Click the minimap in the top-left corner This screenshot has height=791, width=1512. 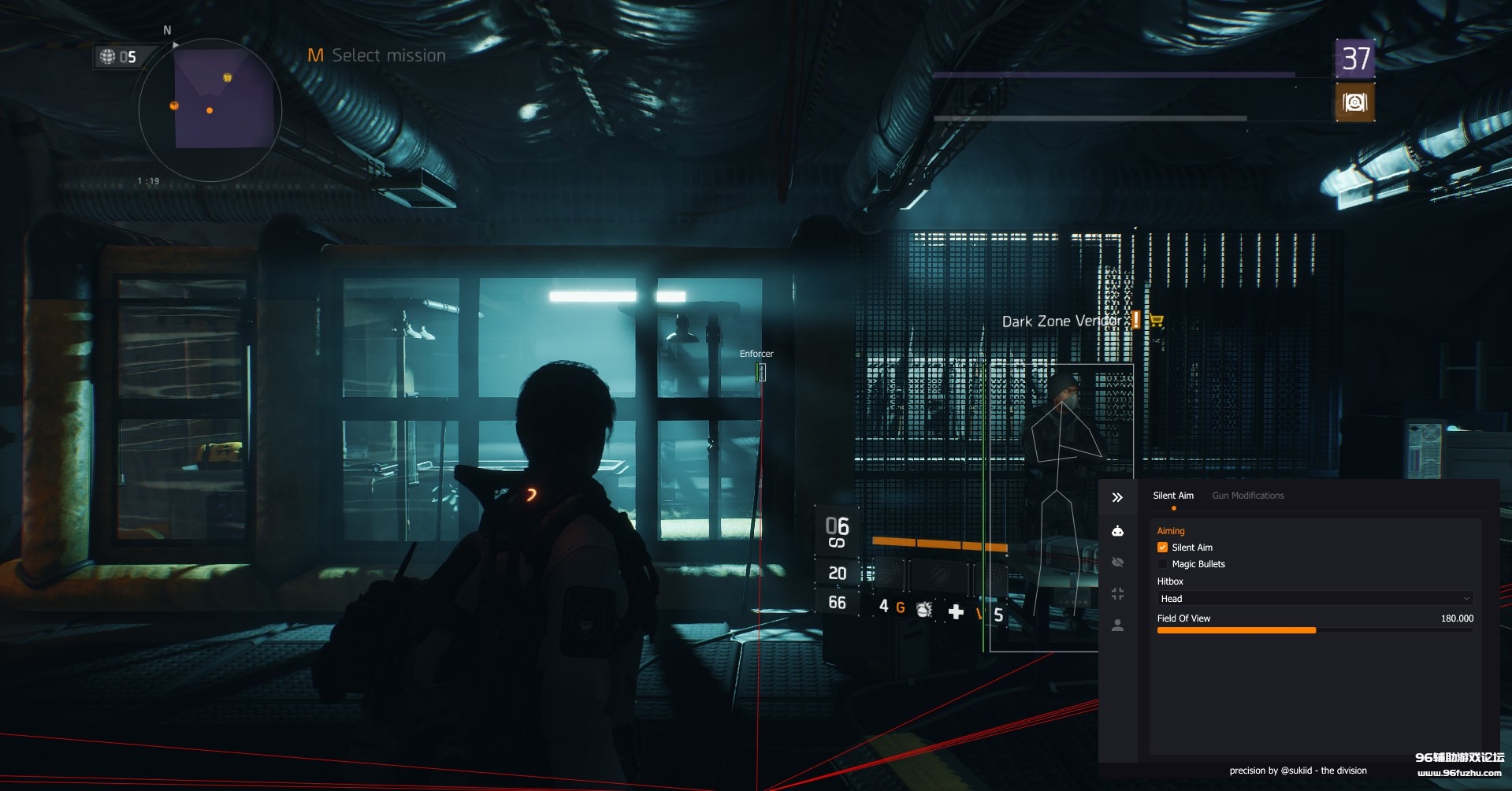pyautogui.click(x=209, y=110)
